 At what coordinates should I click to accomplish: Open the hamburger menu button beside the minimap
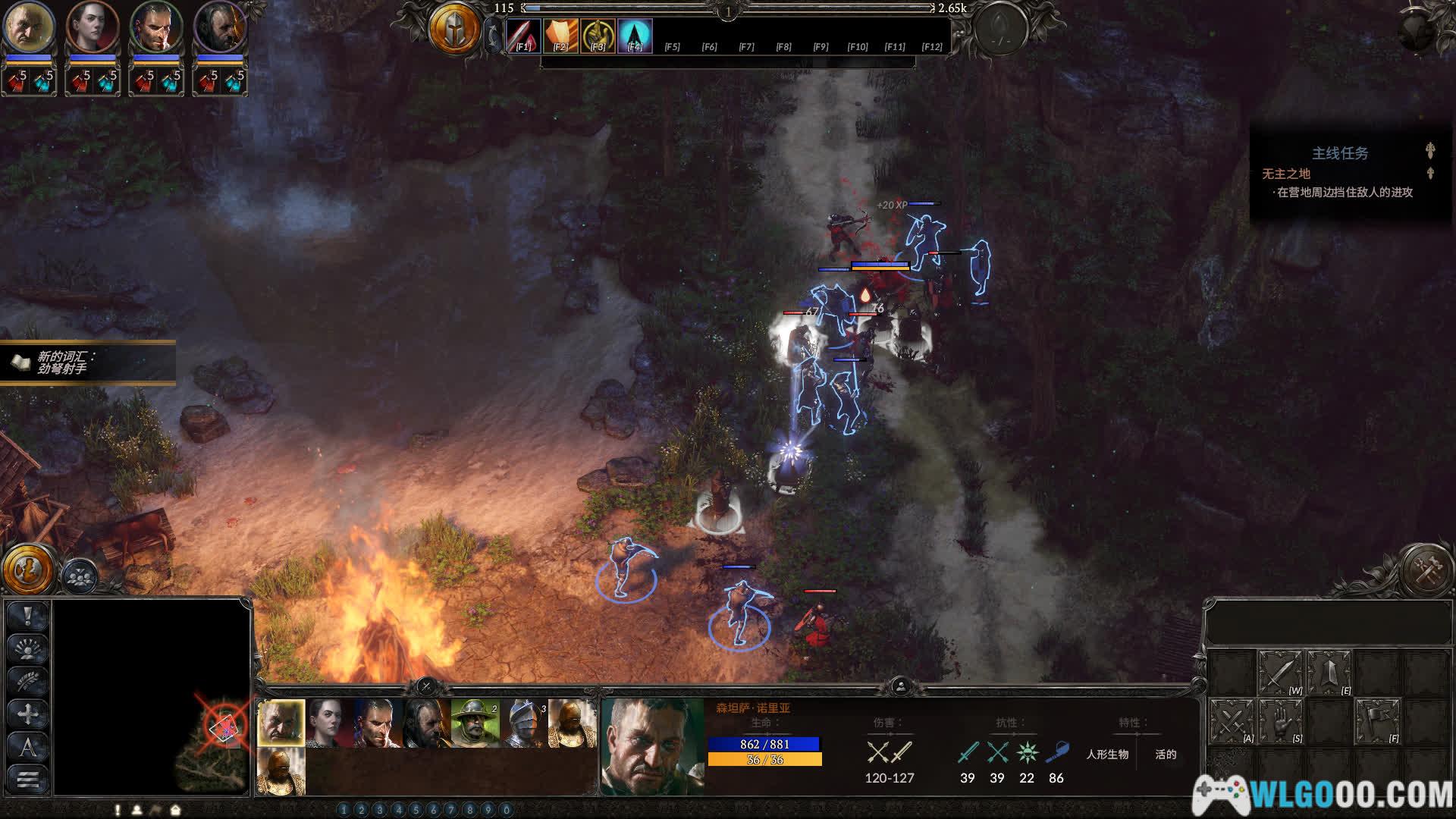click(28, 779)
